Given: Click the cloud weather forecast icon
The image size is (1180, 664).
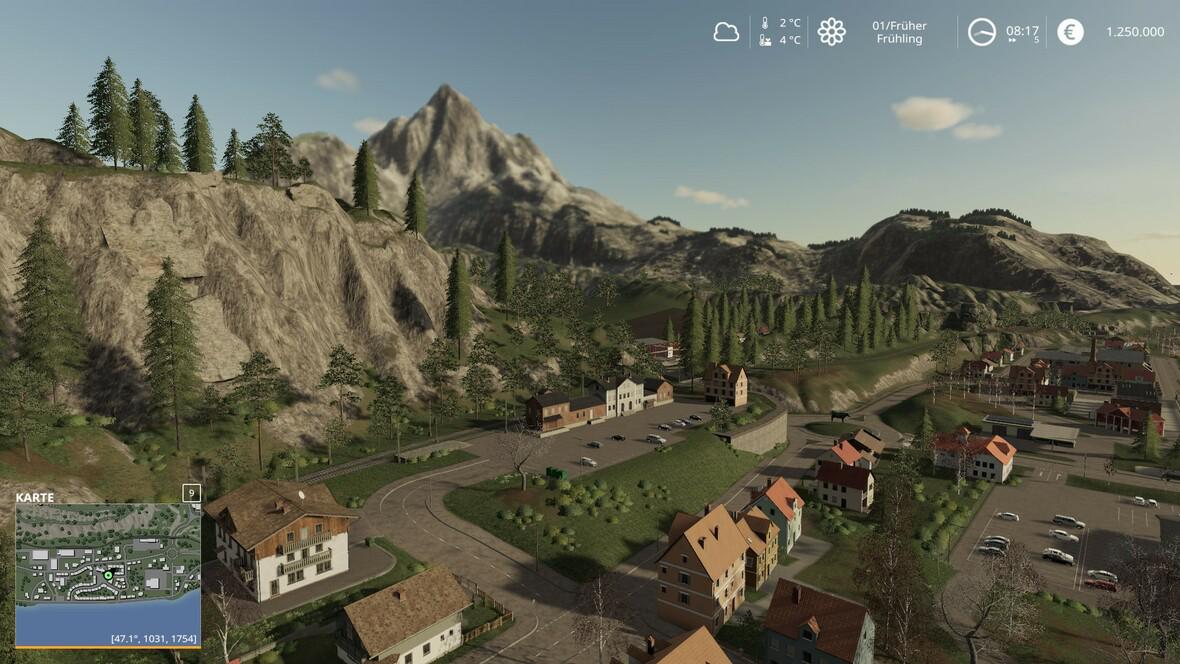Looking at the screenshot, I should pos(726,32).
